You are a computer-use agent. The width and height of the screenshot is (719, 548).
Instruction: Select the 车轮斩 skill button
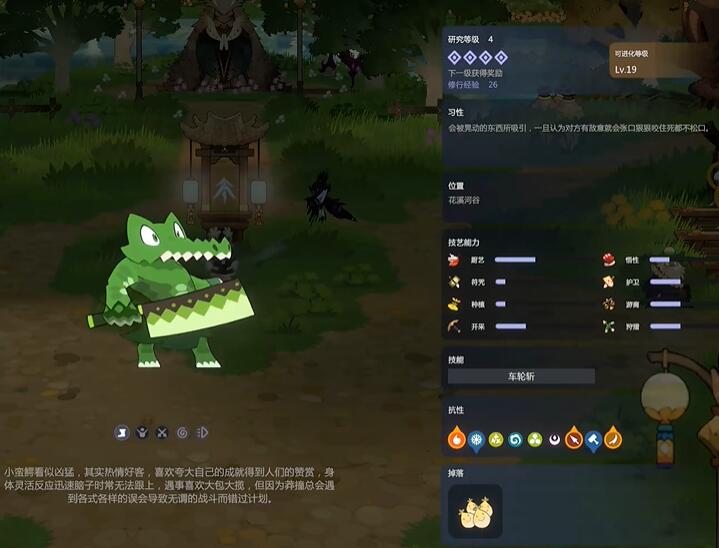coord(521,377)
